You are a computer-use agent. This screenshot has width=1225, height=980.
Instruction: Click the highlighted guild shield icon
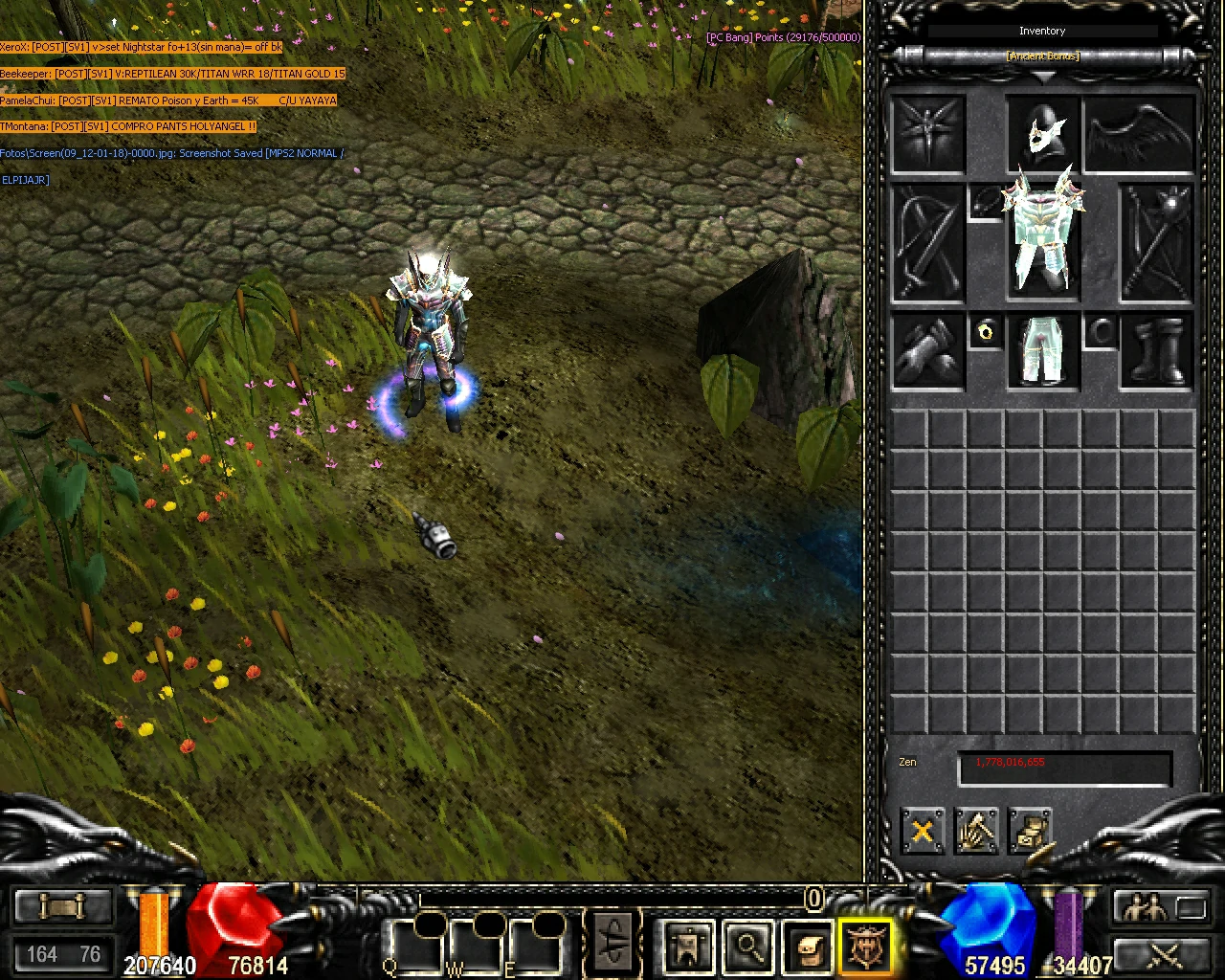tap(864, 944)
